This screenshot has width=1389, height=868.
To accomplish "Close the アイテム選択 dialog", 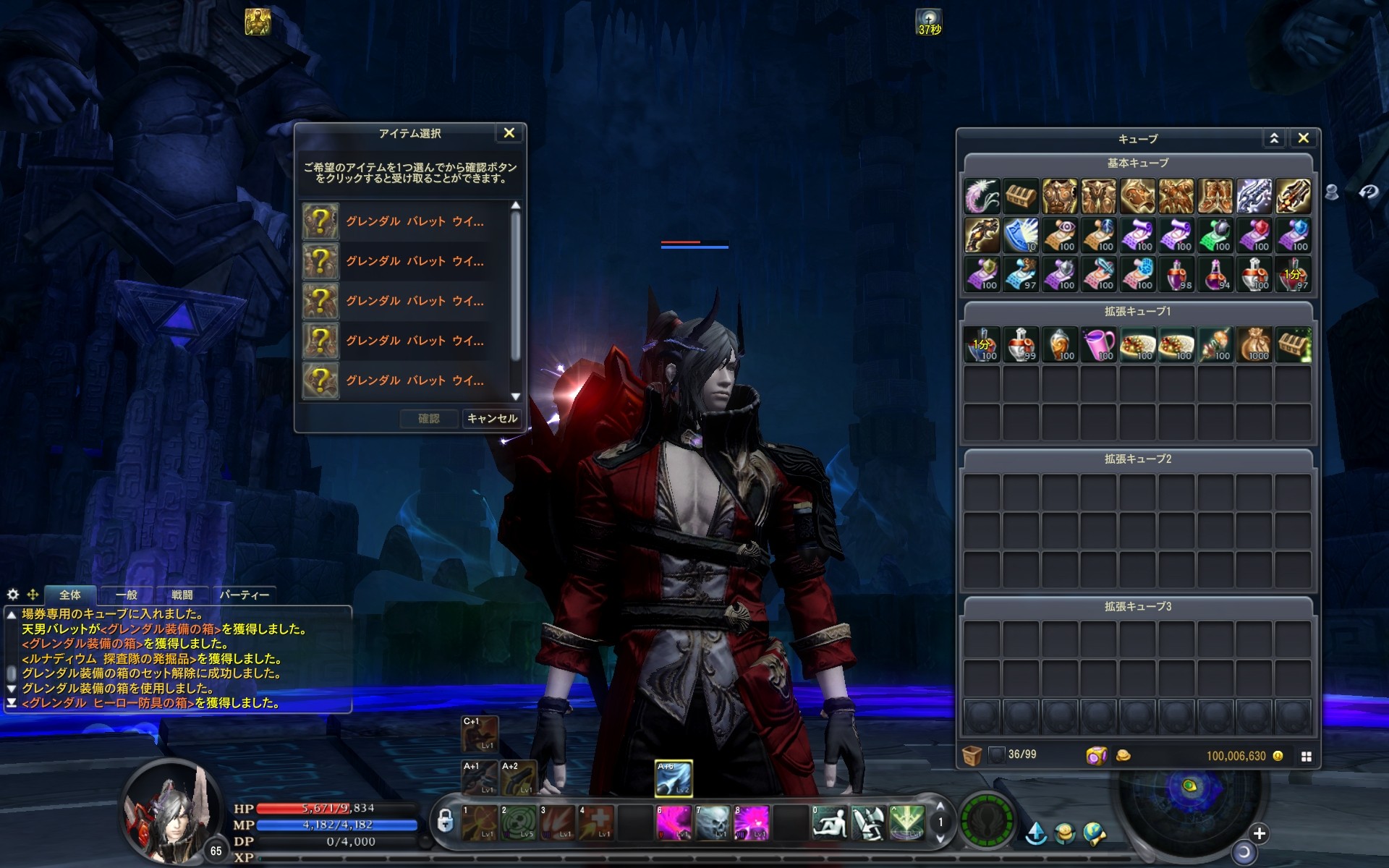I will tap(509, 133).
